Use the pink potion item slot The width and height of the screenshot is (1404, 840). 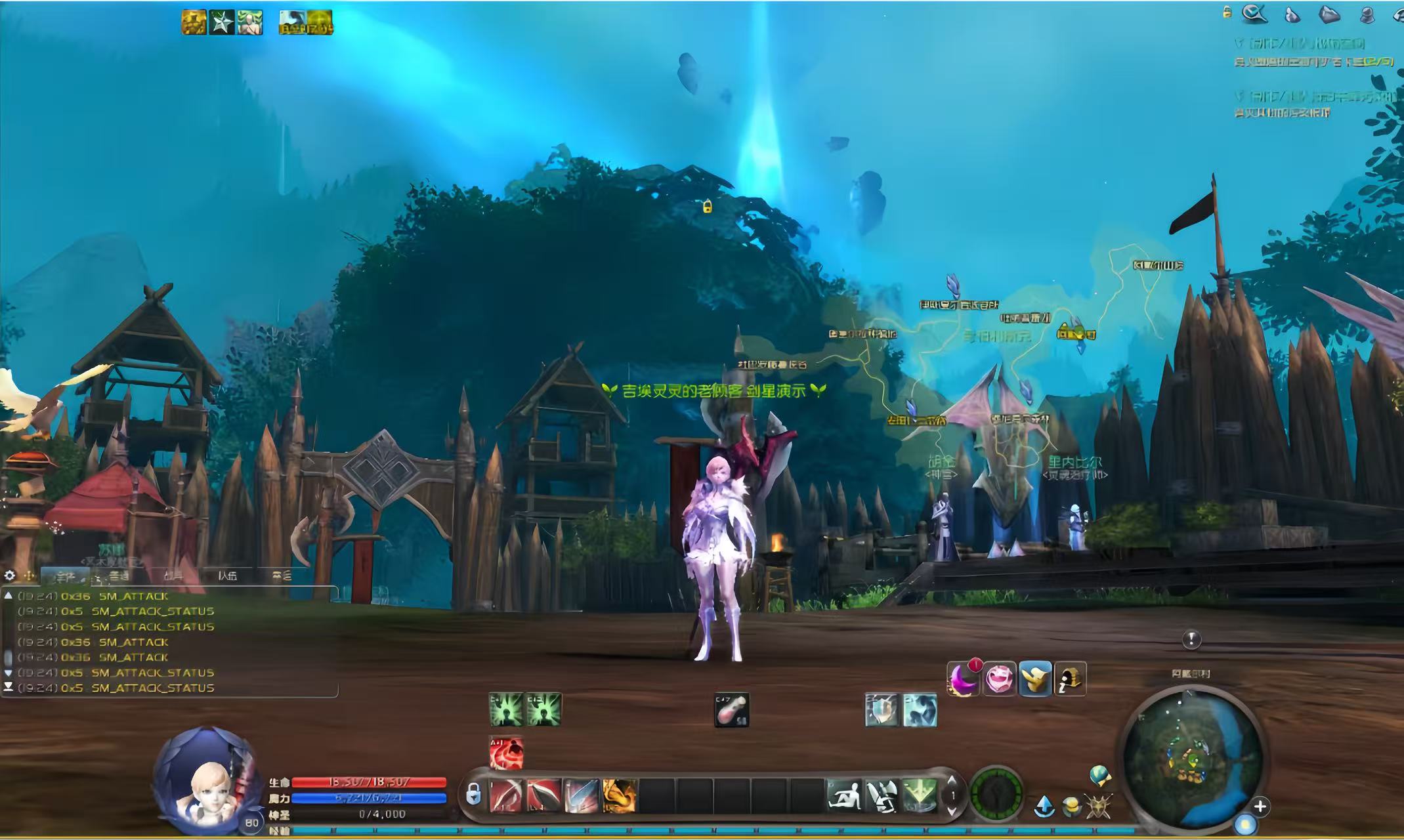(731, 710)
